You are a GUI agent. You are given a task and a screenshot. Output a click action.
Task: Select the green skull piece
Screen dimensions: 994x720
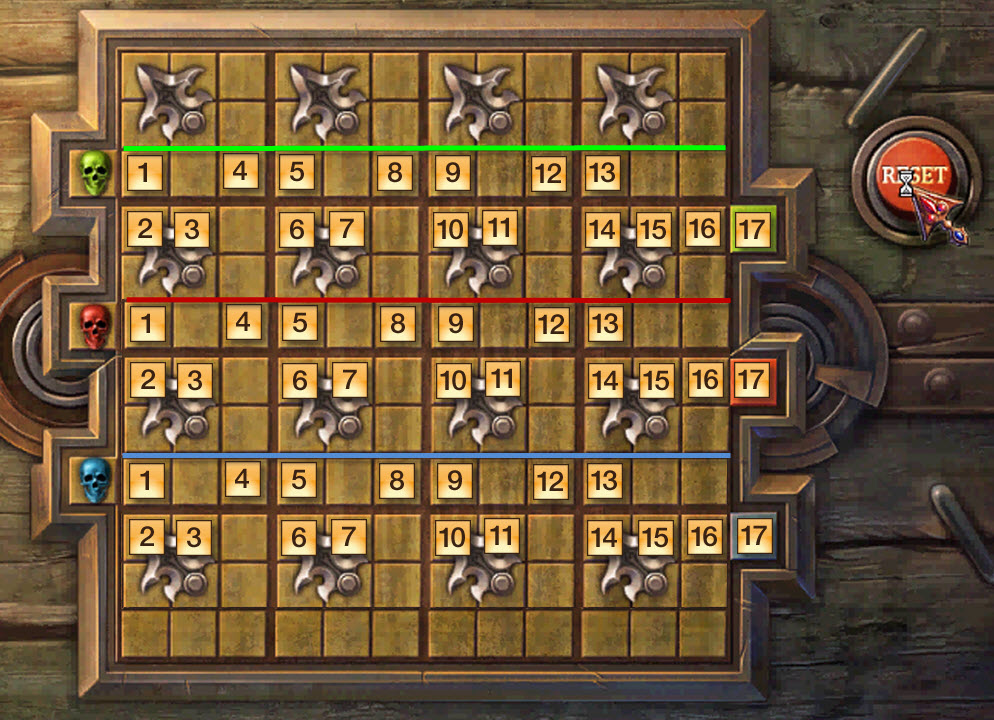tap(95, 173)
